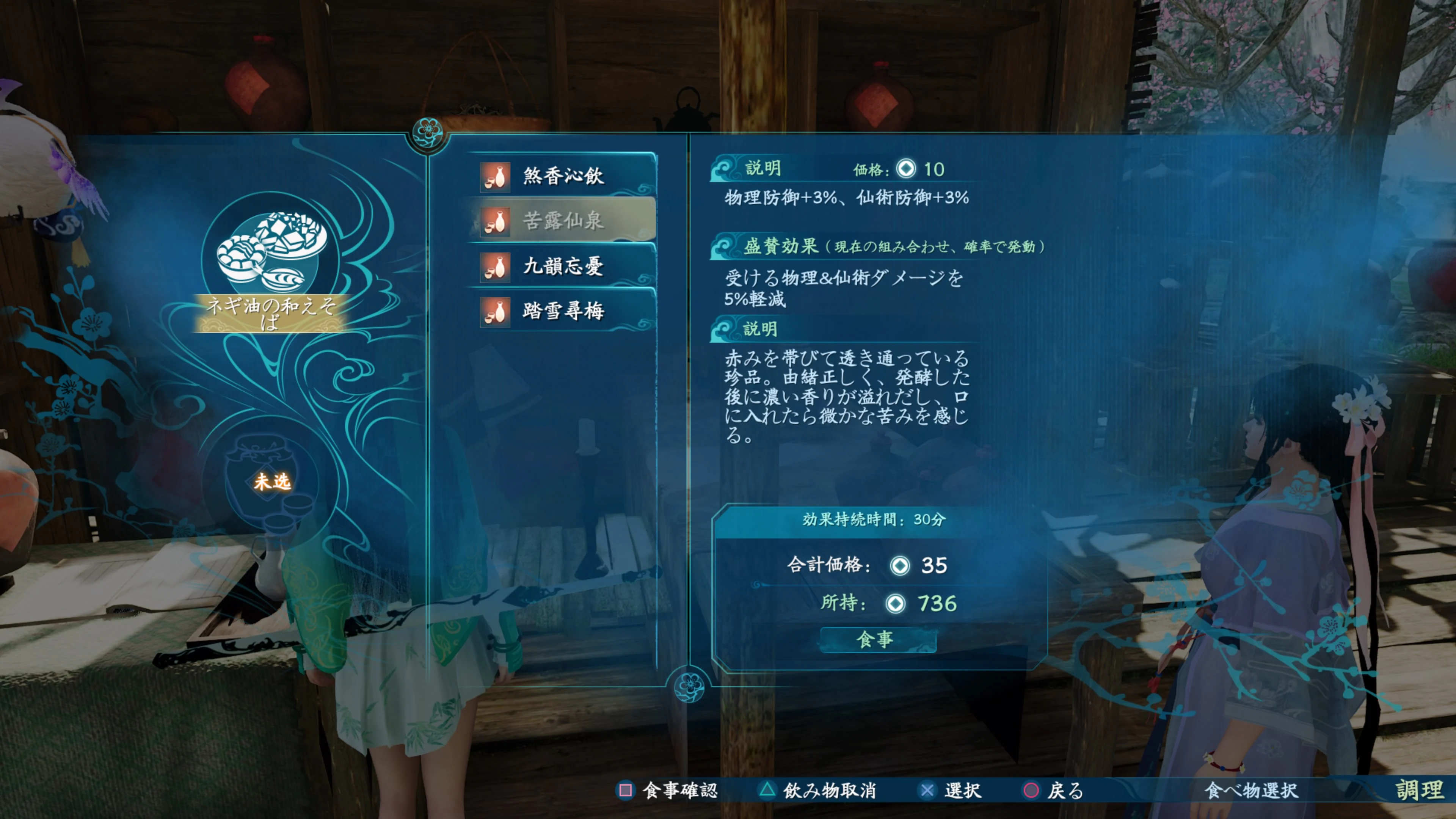Pick the 九韻忘憂 drink from the list
Image resolution: width=1456 pixels, height=819 pixels.
tap(563, 266)
